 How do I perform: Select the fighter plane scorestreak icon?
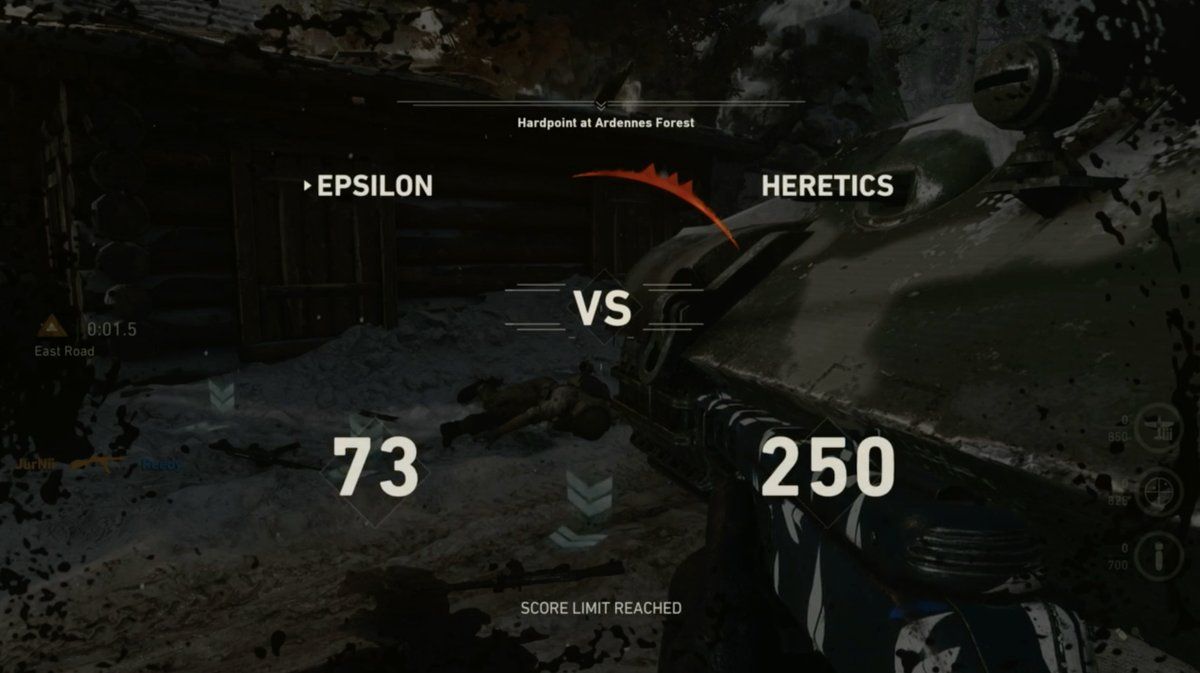tap(1161, 424)
